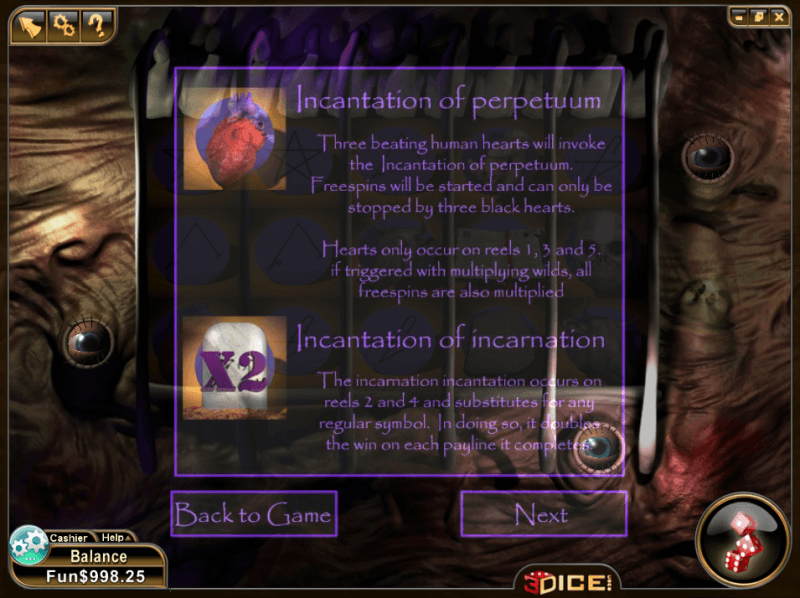Select the red dice lobby button
The height and width of the screenshot is (598, 800).
click(744, 539)
